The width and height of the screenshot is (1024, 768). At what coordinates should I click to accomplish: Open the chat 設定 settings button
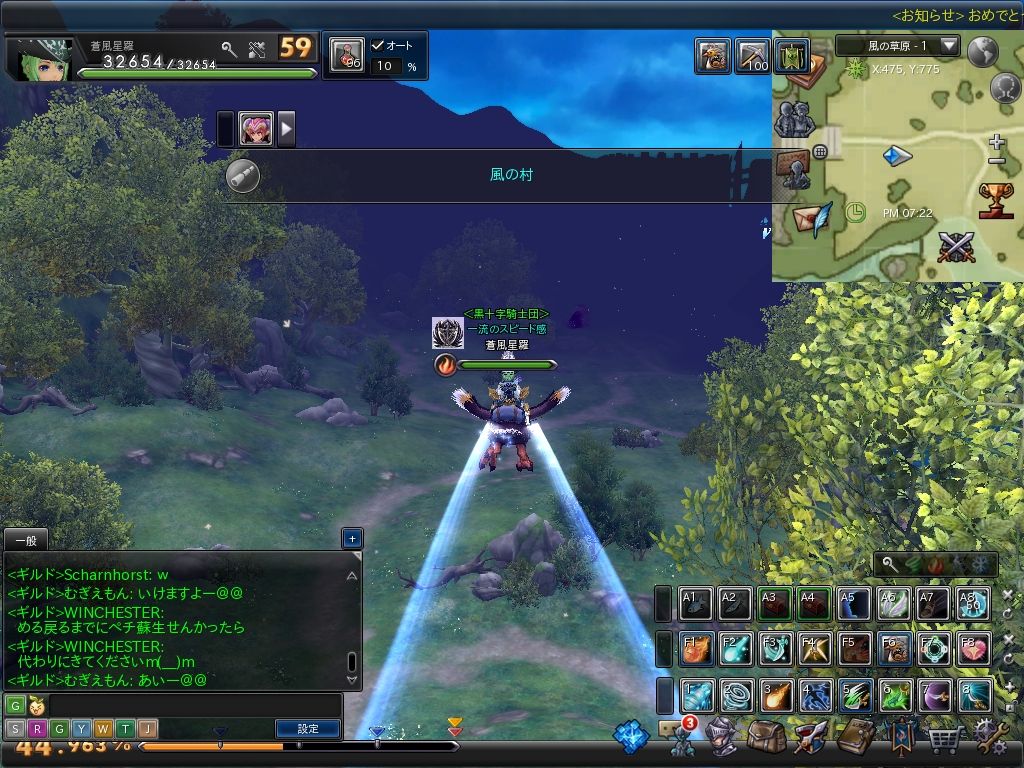[x=308, y=729]
